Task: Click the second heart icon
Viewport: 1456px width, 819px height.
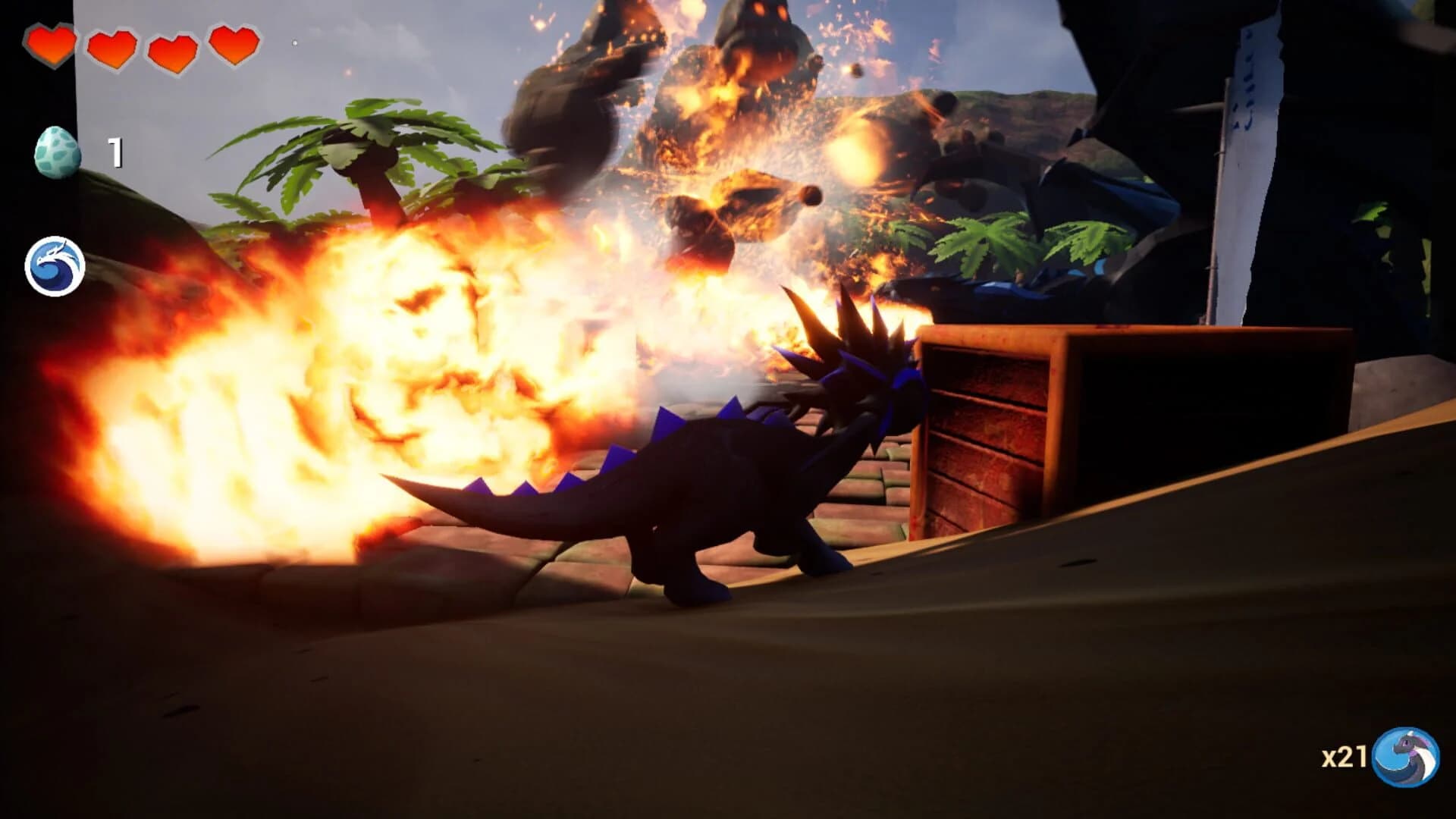Action: coord(112,47)
